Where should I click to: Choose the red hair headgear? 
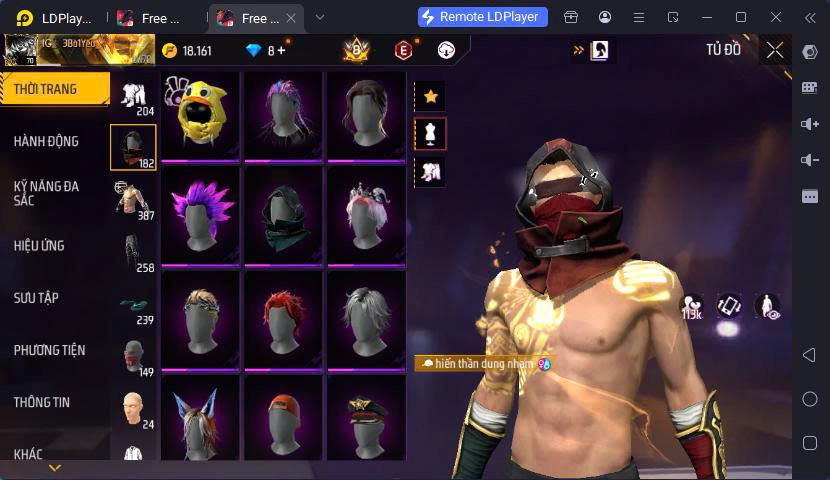(283, 318)
